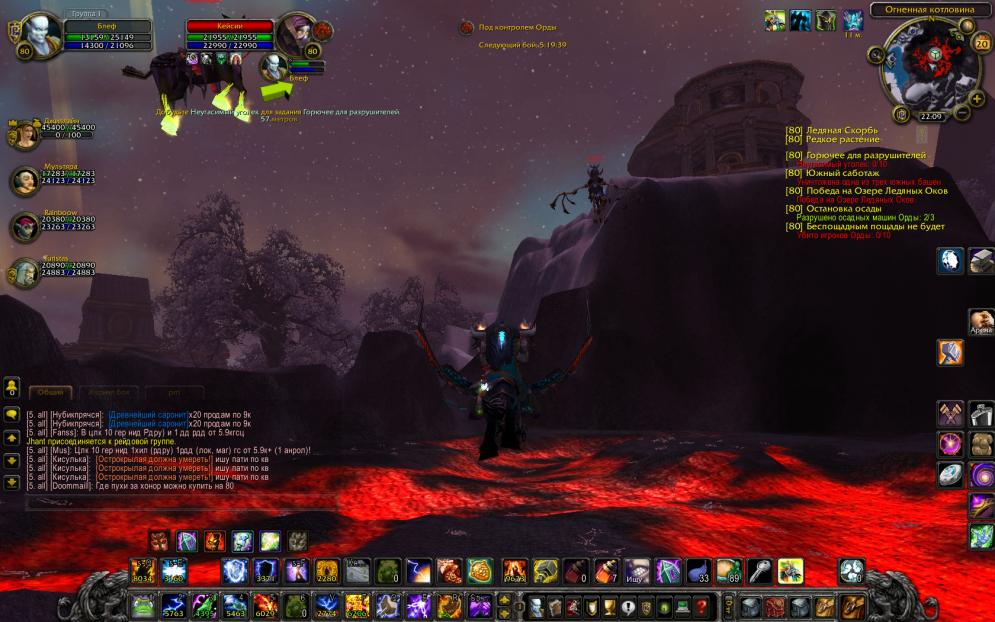995x622 pixels.
Task: Open the main backpack bag slot
Action: [853, 606]
